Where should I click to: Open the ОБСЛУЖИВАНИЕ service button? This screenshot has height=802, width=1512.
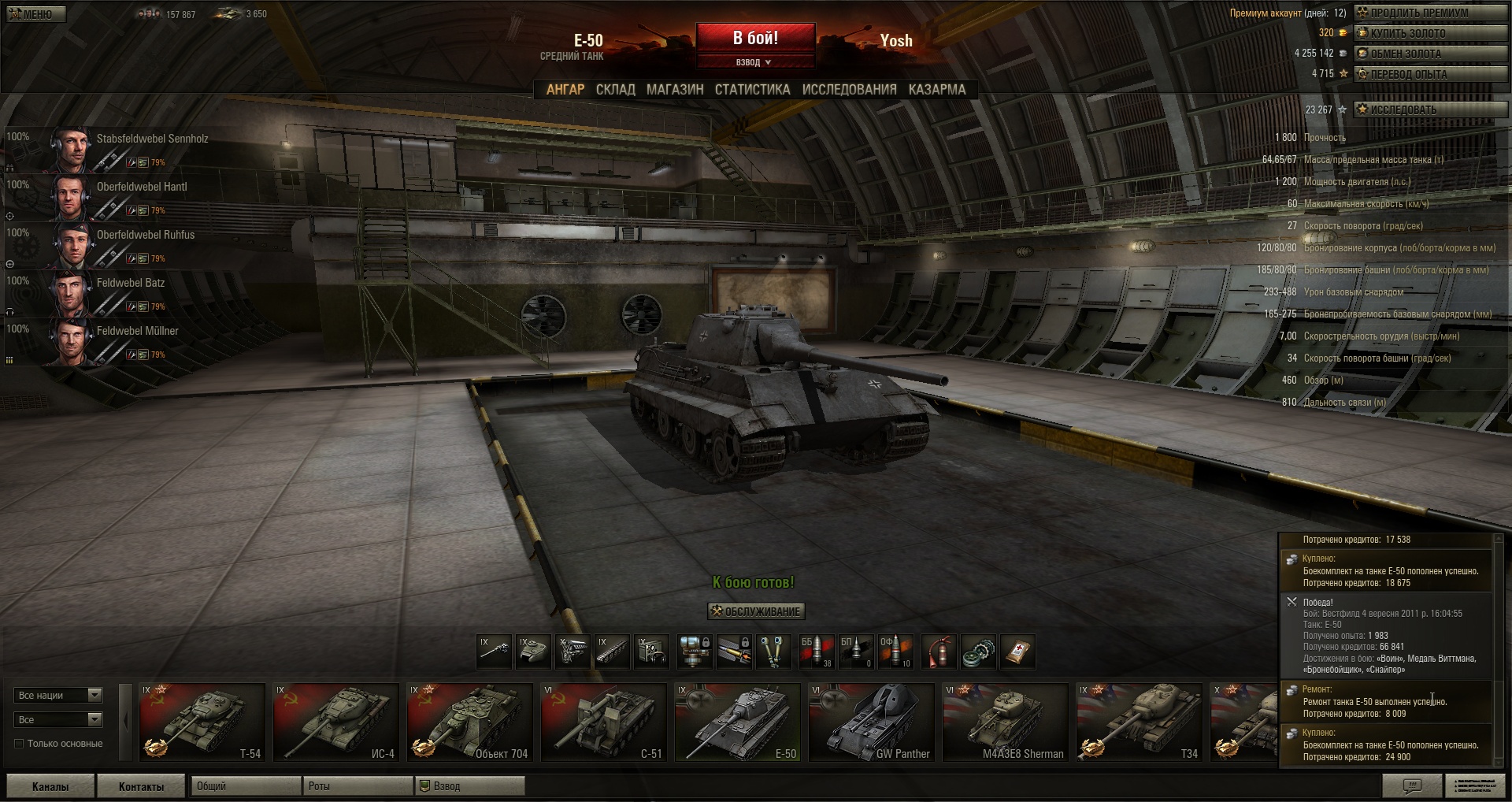click(x=756, y=611)
